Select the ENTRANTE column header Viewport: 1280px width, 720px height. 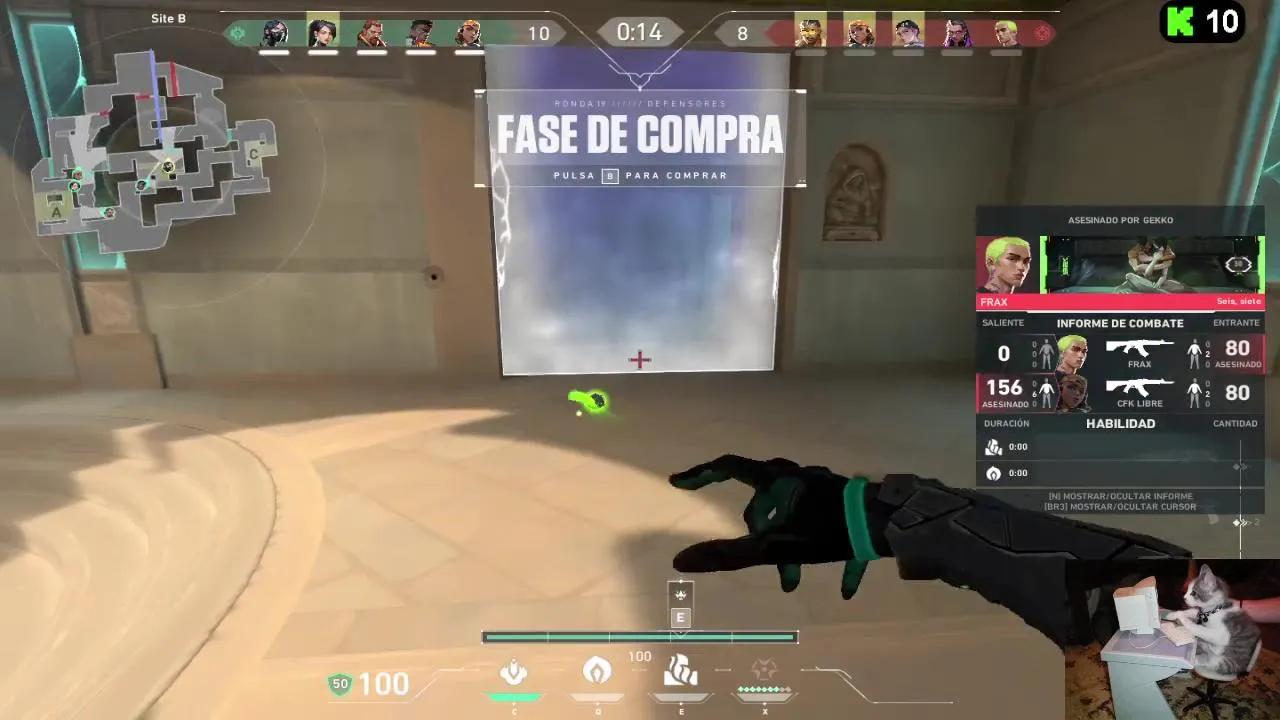tap(1236, 322)
